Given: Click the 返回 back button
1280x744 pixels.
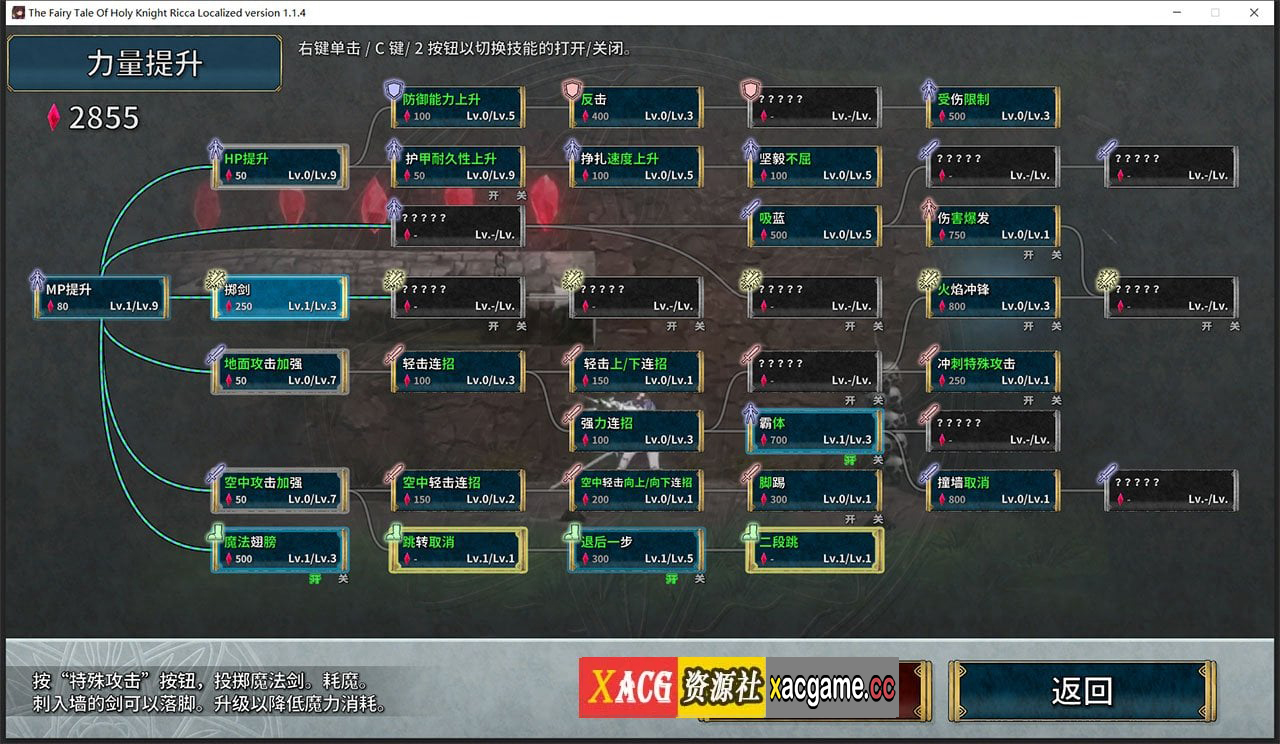Looking at the screenshot, I should [x=1081, y=691].
